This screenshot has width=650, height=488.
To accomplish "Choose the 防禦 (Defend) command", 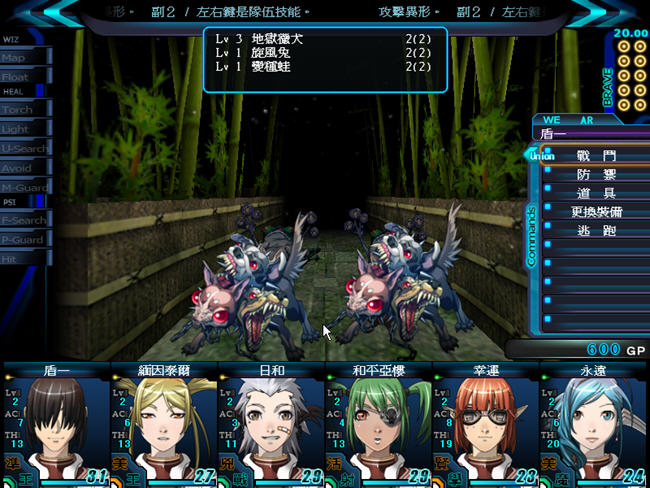I will coord(596,174).
